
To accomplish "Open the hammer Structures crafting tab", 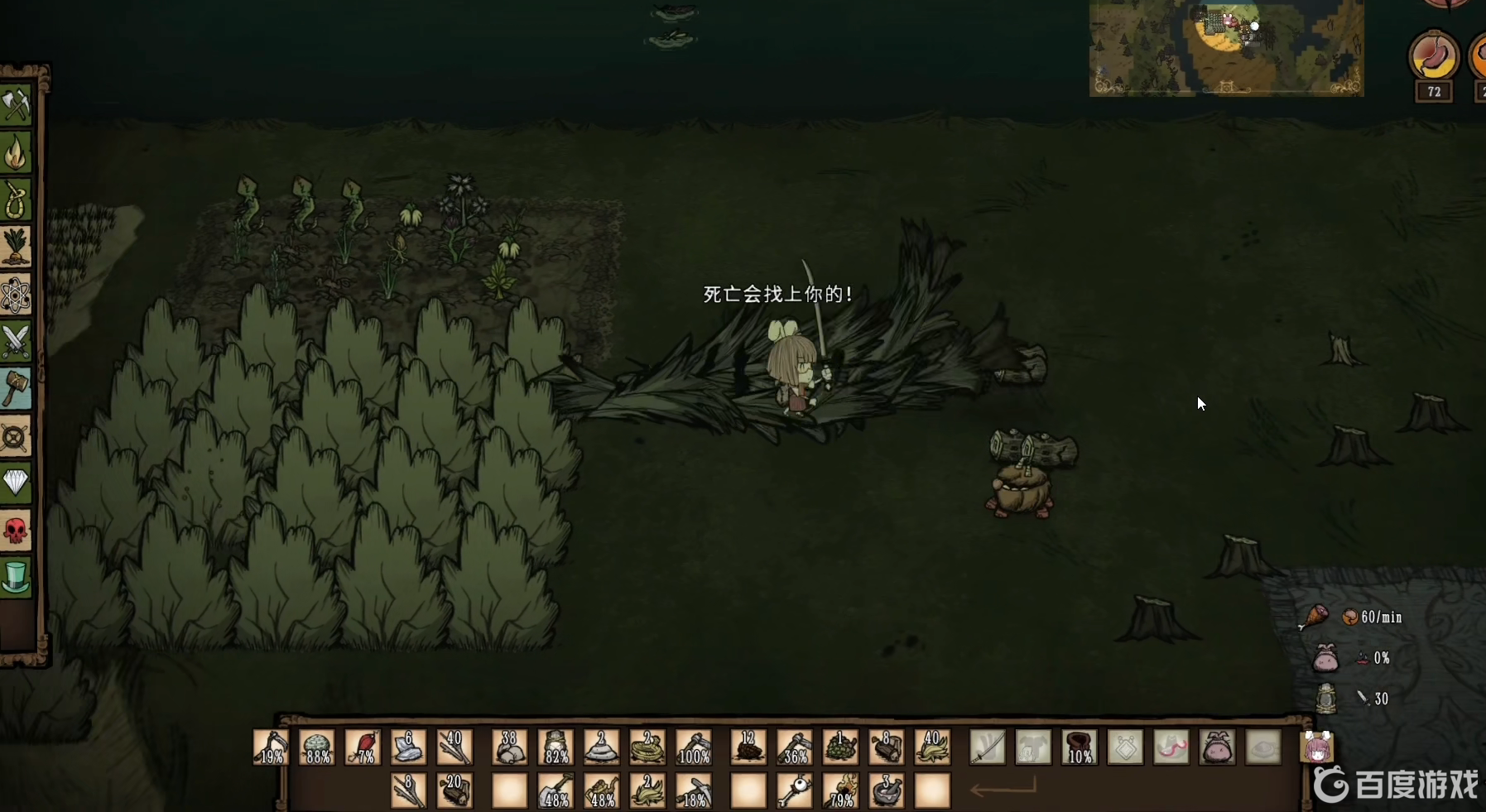I will point(17,388).
